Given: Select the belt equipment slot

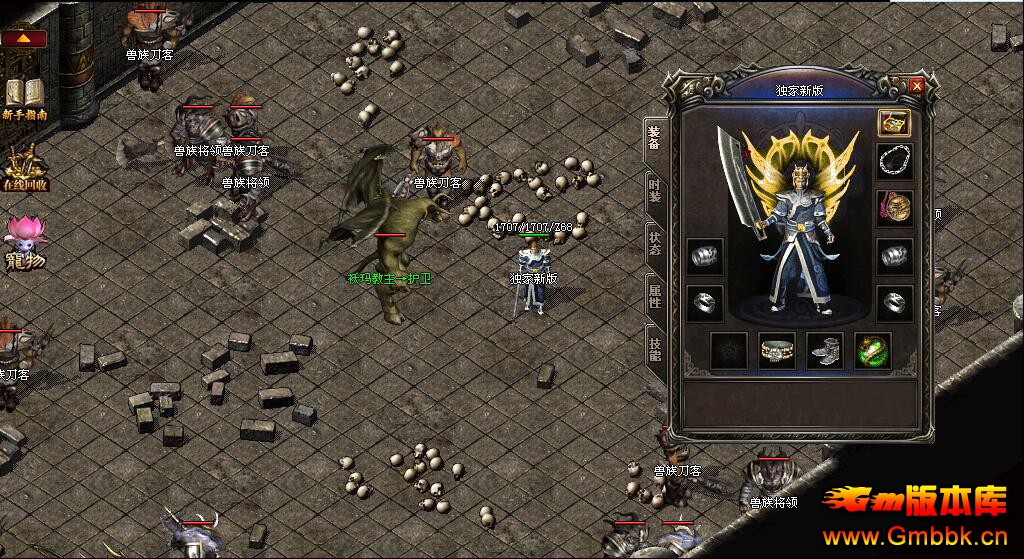Looking at the screenshot, I should tap(776, 351).
